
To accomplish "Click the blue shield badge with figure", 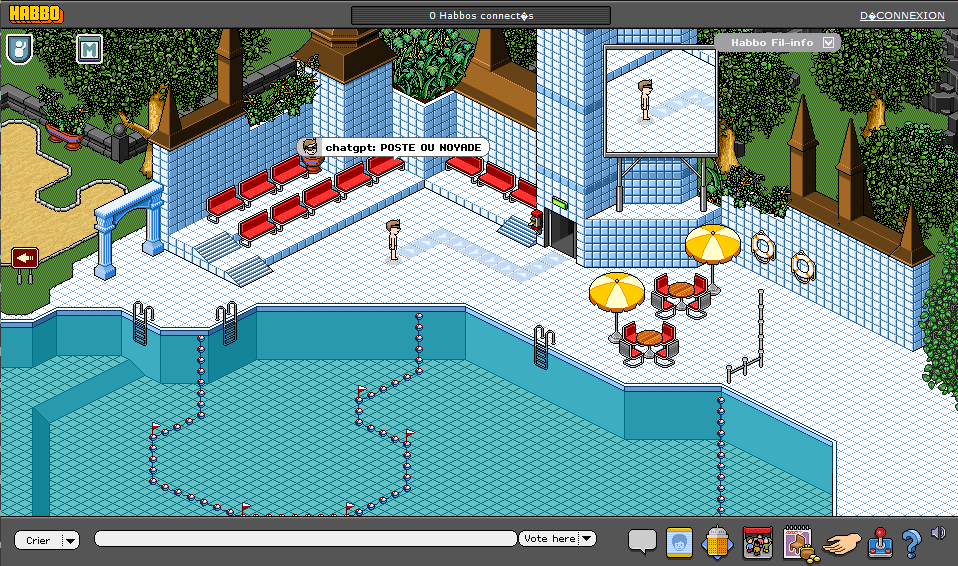I will tap(20, 48).
